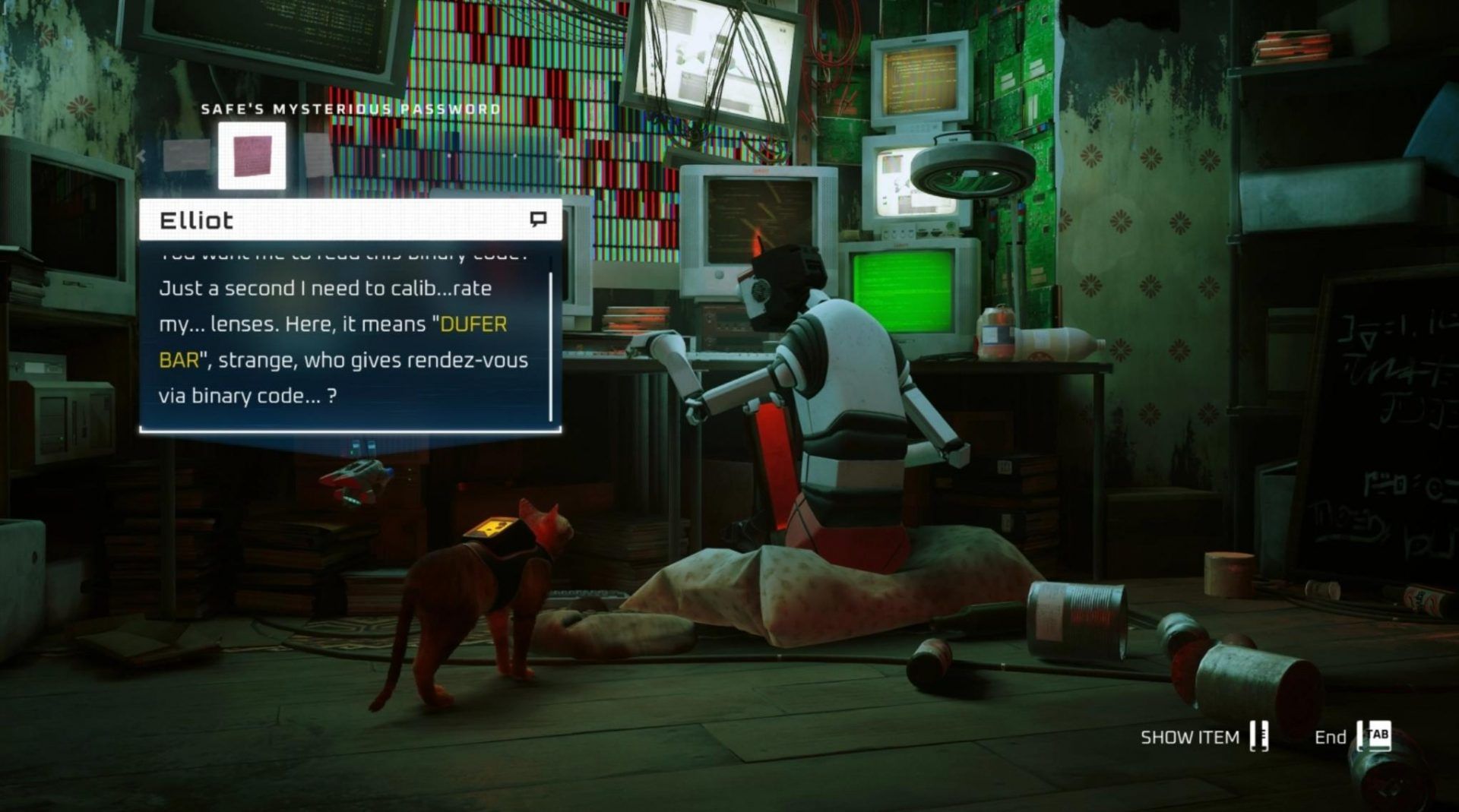Click the TAB key icon beside "End"
Viewport: 1459px width, 812px height.
[x=1378, y=735]
